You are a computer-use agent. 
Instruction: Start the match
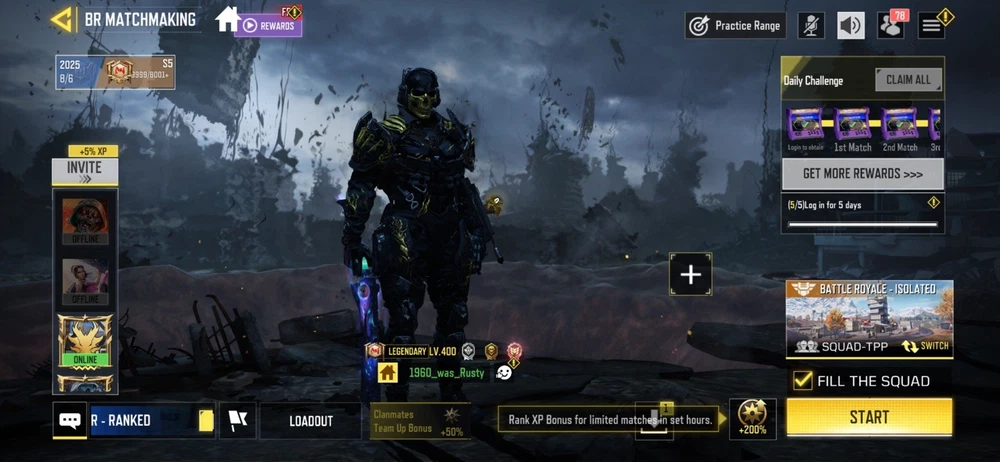pos(868,417)
